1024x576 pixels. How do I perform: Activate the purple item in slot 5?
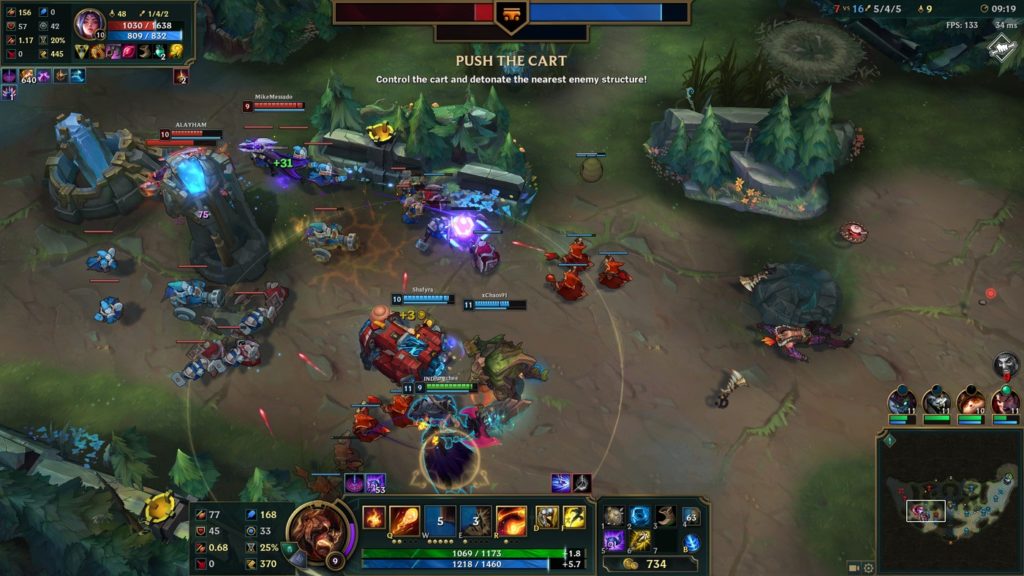[616, 541]
